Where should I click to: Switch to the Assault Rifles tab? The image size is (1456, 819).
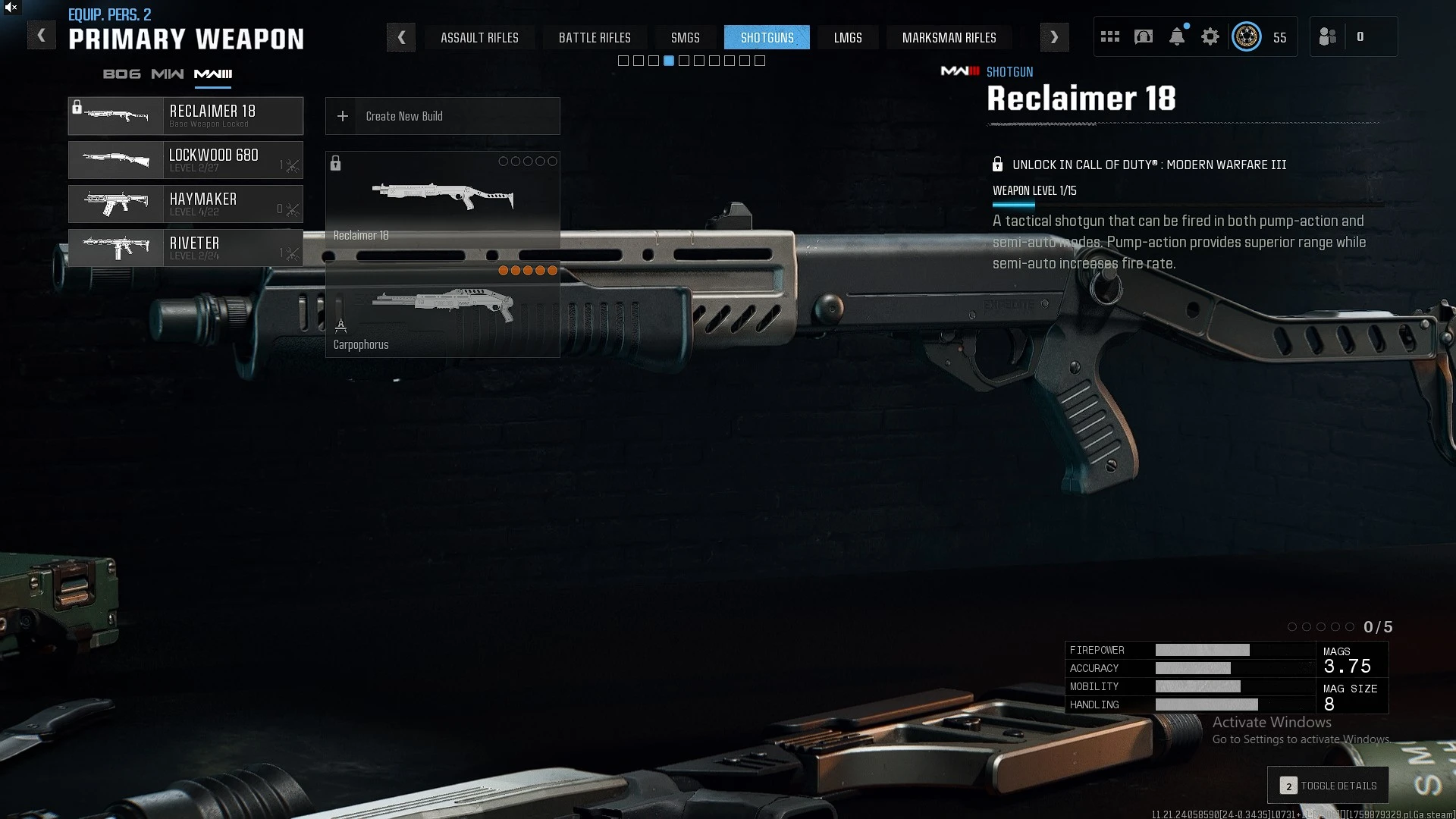click(x=479, y=37)
